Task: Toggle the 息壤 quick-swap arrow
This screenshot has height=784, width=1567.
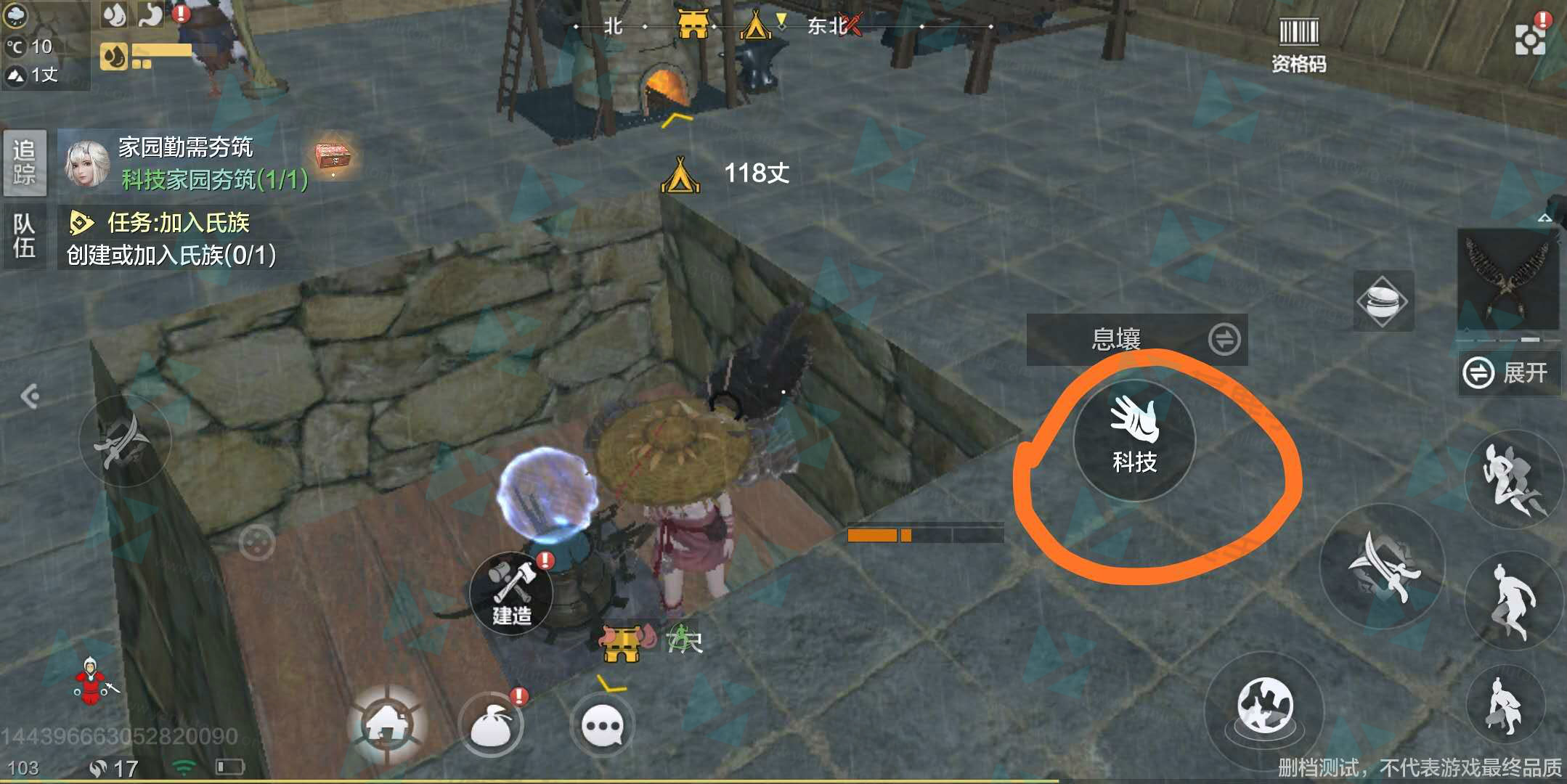Action: click(1226, 339)
